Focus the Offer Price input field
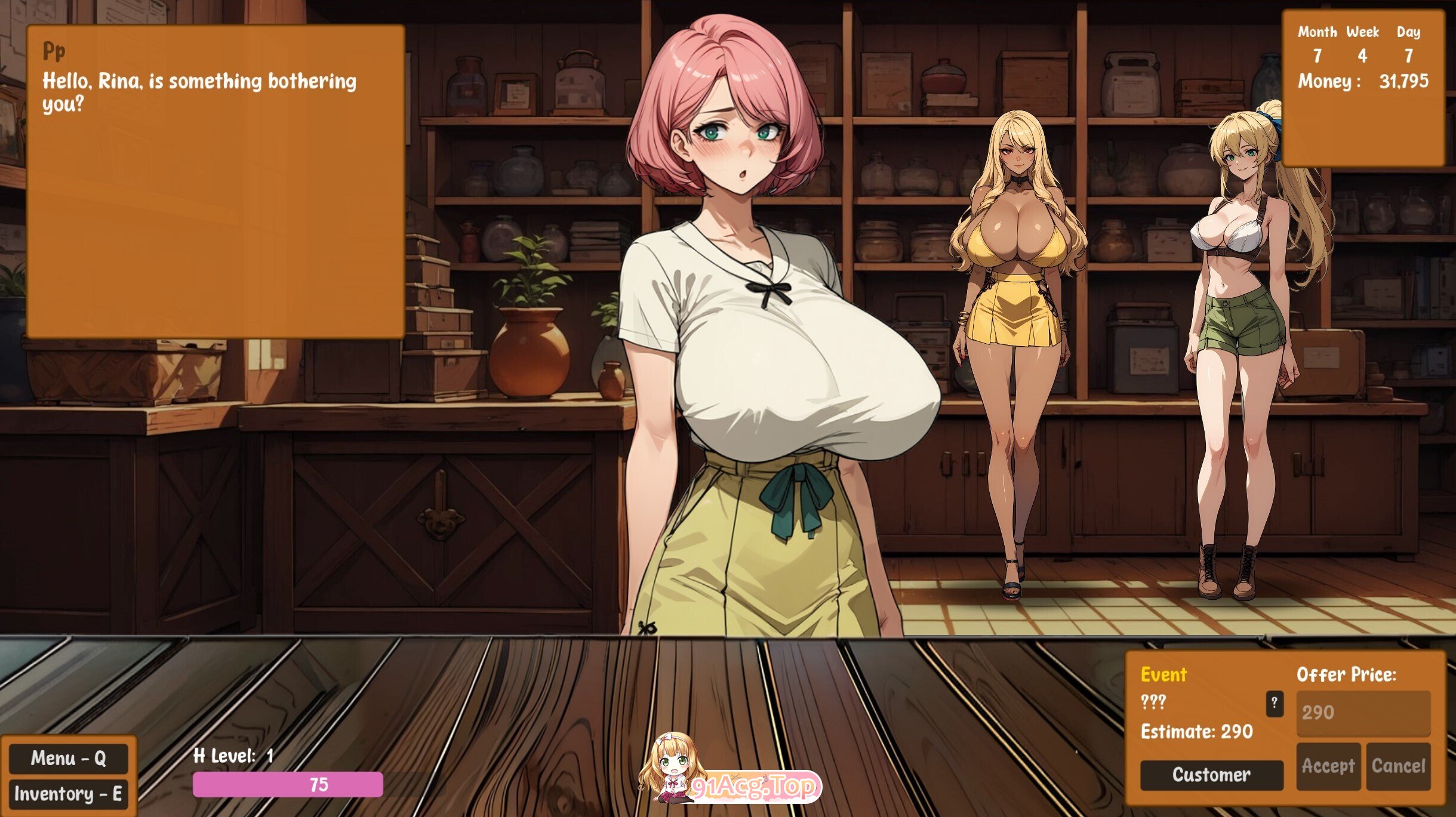The image size is (1456, 817). point(1363,712)
